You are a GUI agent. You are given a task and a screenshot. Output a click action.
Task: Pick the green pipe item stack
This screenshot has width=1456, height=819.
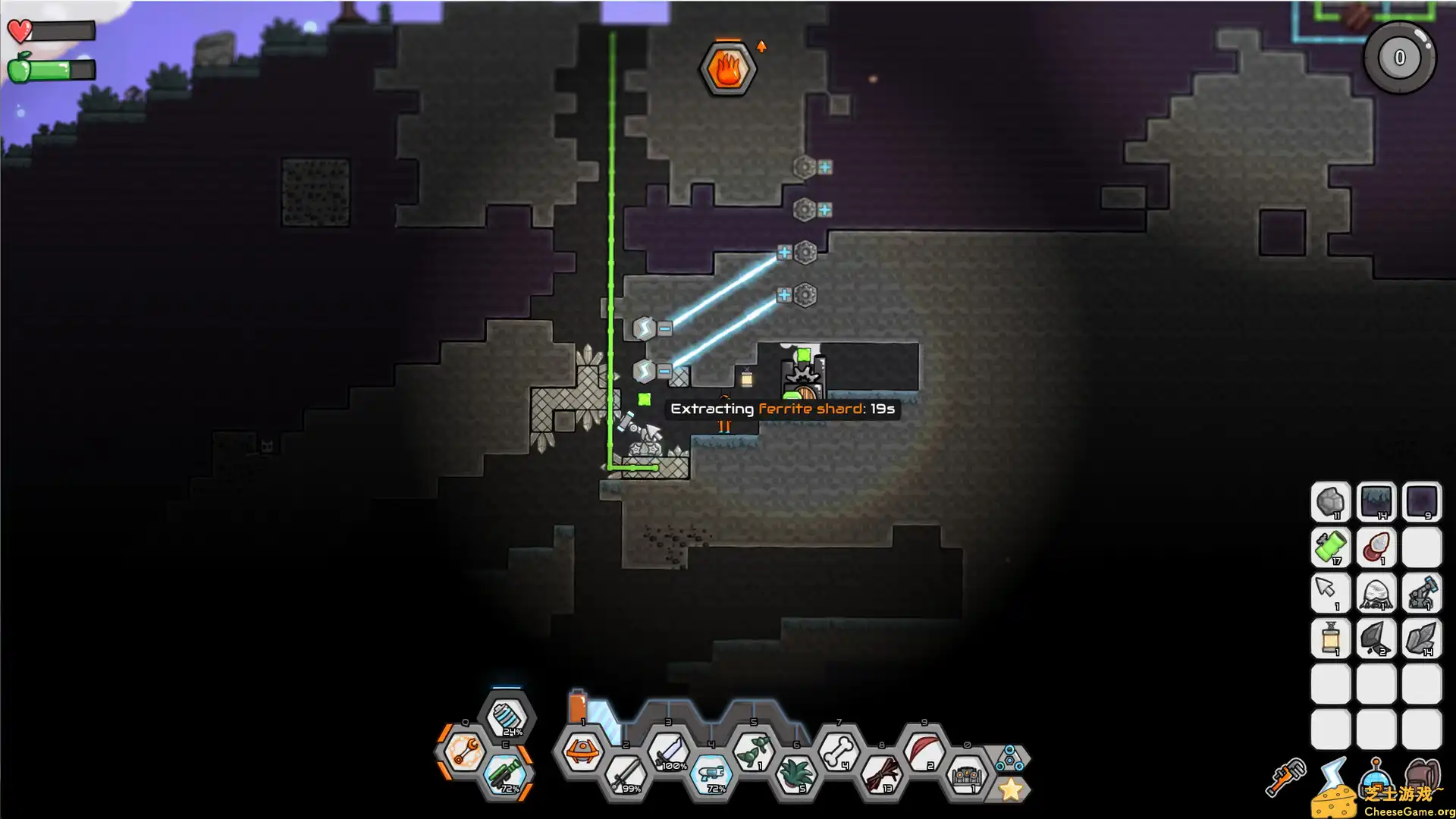click(x=1331, y=547)
